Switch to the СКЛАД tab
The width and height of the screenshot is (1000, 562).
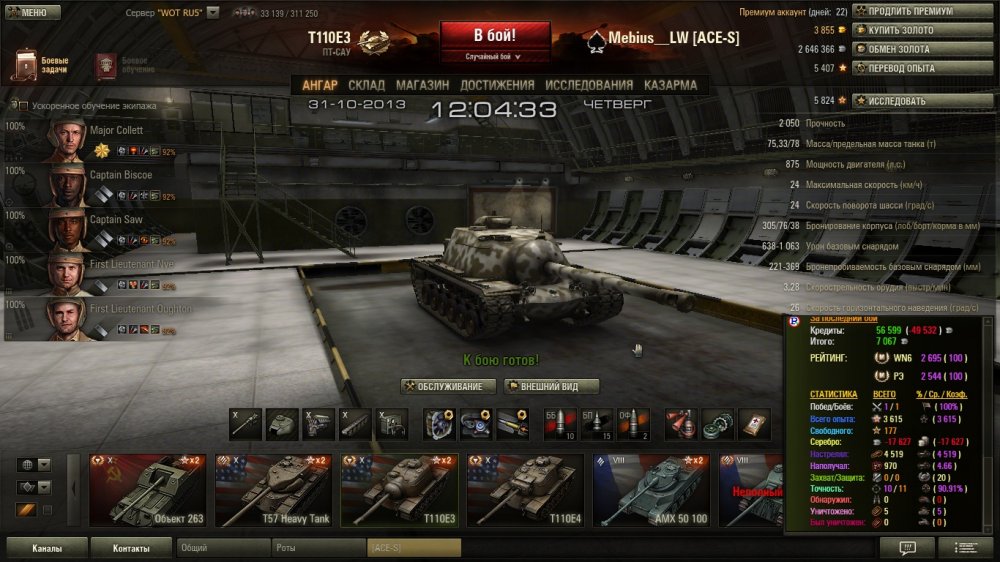click(x=366, y=85)
